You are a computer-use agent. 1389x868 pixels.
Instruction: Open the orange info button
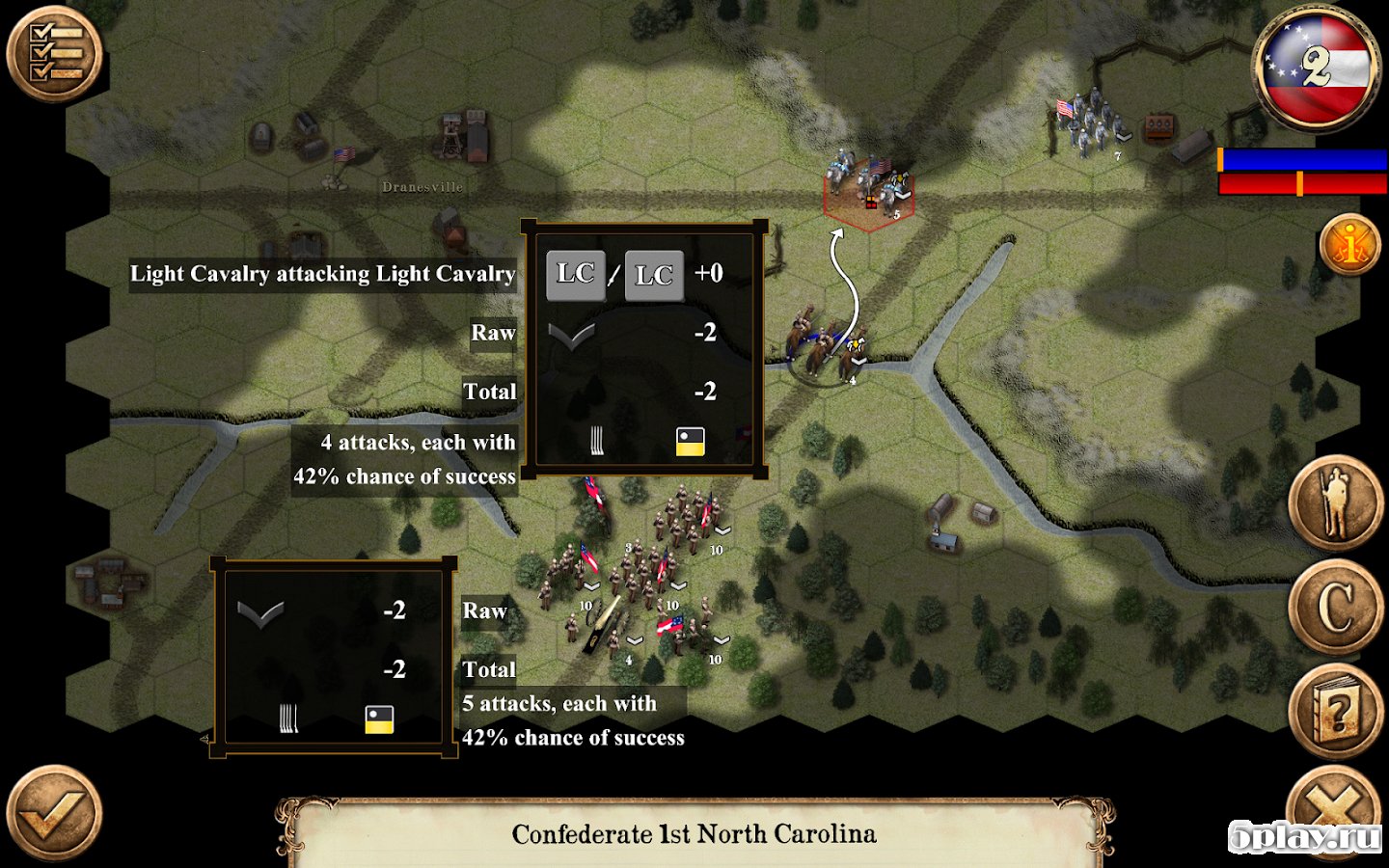click(x=1350, y=244)
